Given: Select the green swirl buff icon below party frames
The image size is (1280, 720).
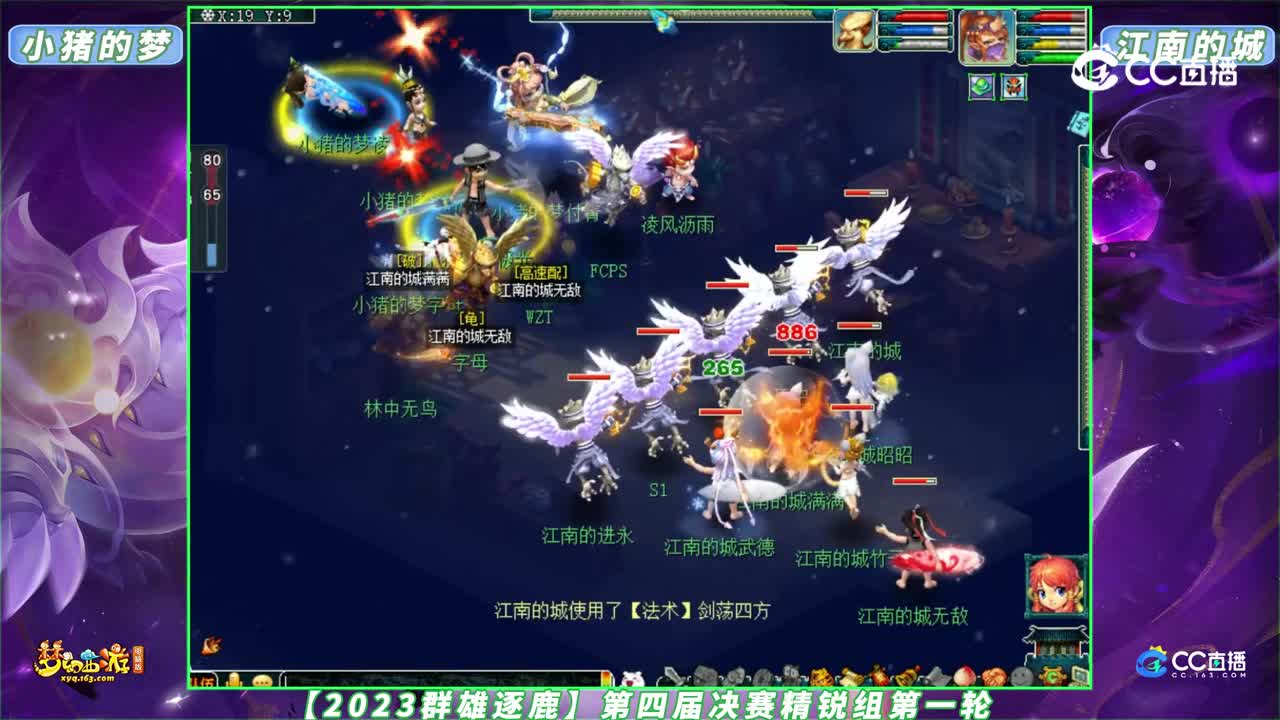Looking at the screenshot, I should [981, 87].
